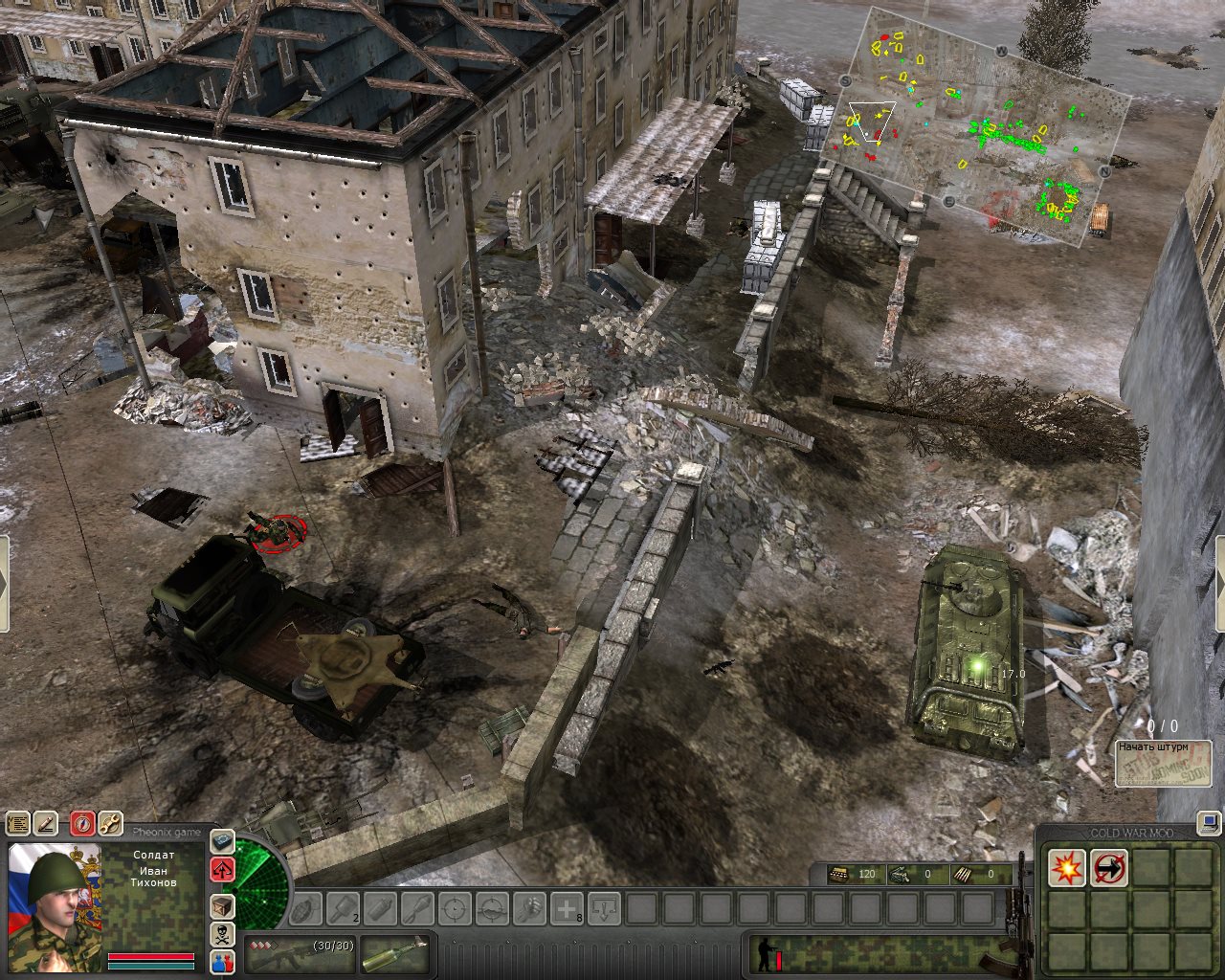The height and width of the screenshot is (980, 1225).
Task: Click the explosion attack command
Action: [x=1066, y=868]
